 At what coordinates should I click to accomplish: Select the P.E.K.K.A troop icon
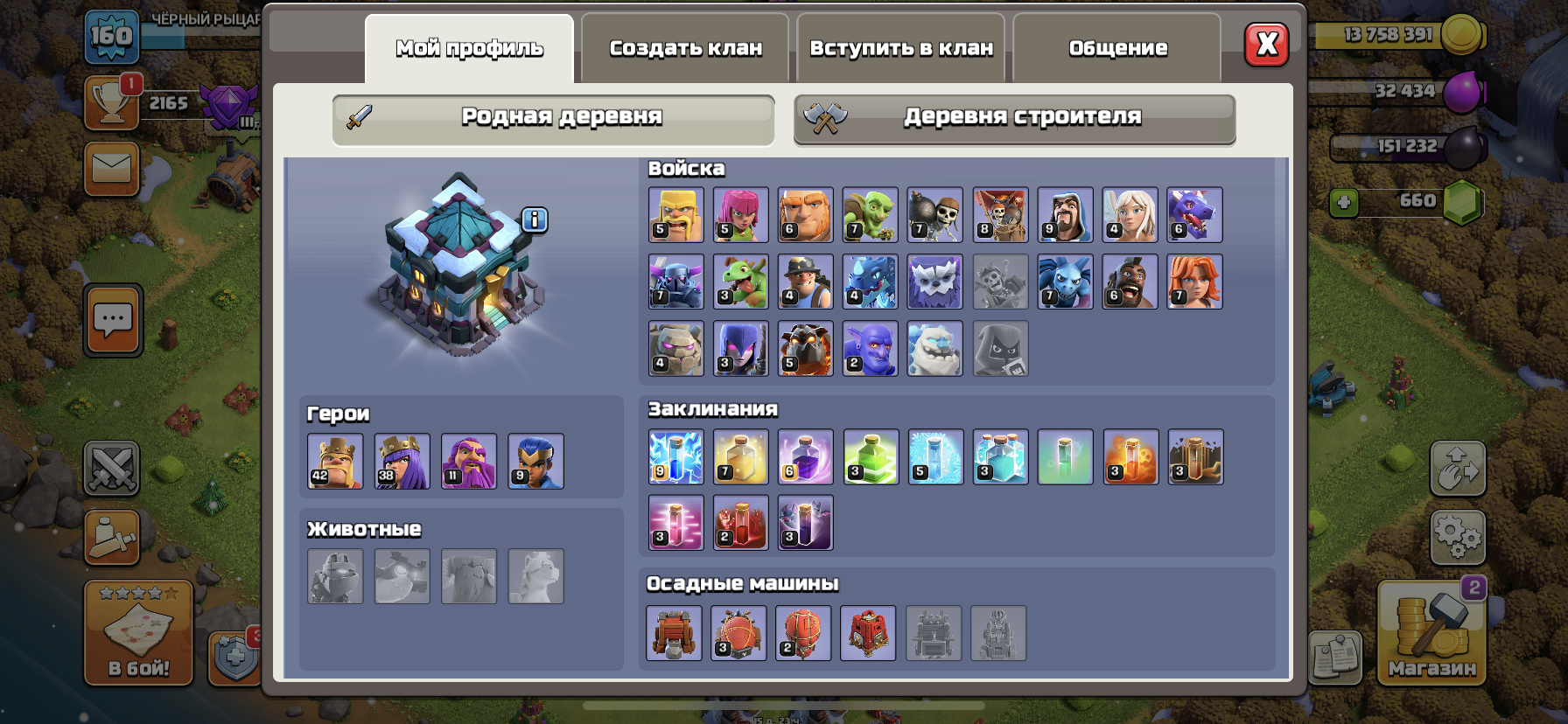coord(675,282)
